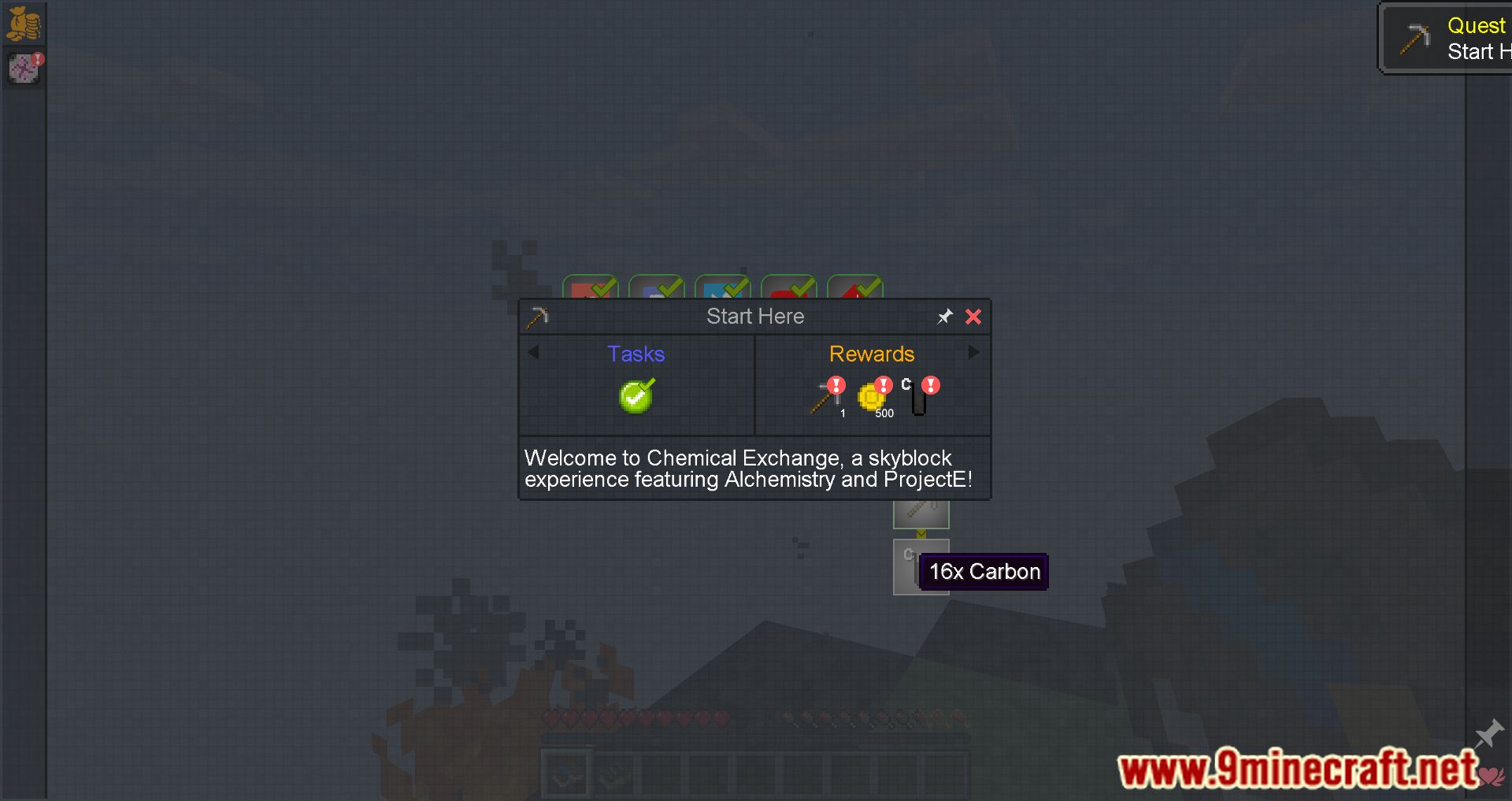1512x801 pixels.
Task: Click the green checkmark under Tasks
Action: (636, 396)
